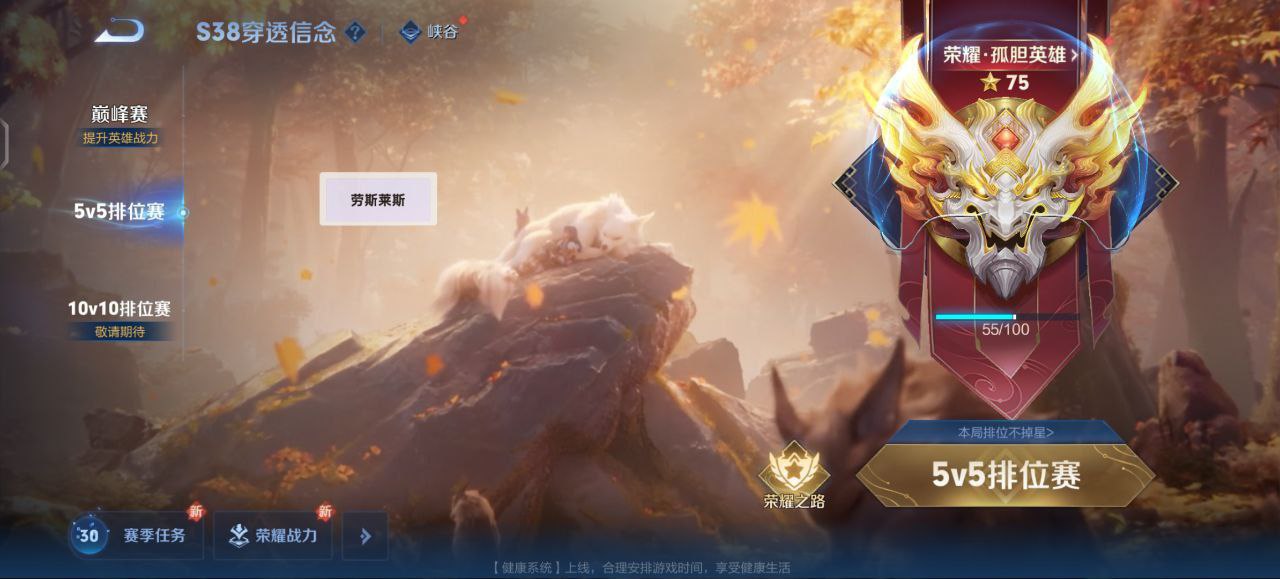Expand the bottom bar arrow button
The width and height of the screenshot is (1280, 579).
pos(365,536)
